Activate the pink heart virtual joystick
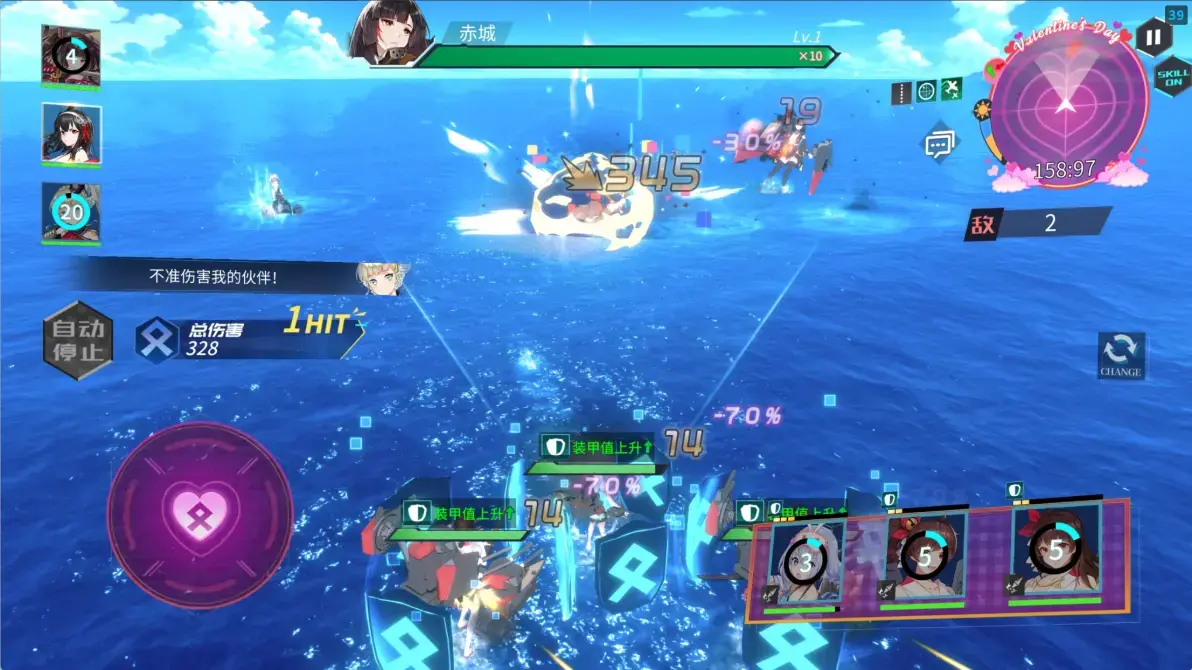This screenshot has height=670, width=1192. pos(199,514)
